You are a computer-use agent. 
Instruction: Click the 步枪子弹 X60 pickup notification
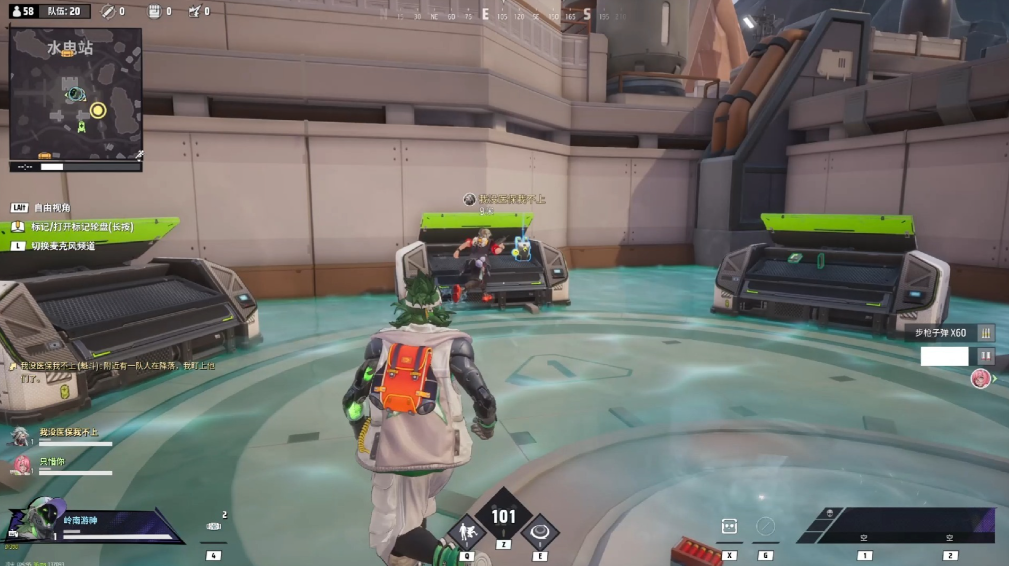click(x=943, y=333)
